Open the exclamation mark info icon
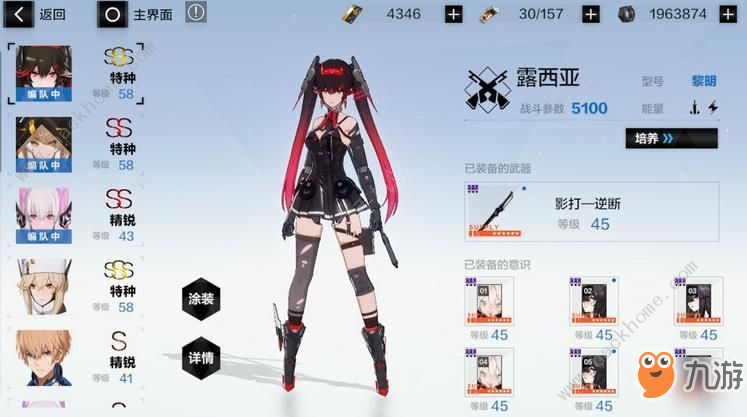747x417 pixels. click(196, 13)
